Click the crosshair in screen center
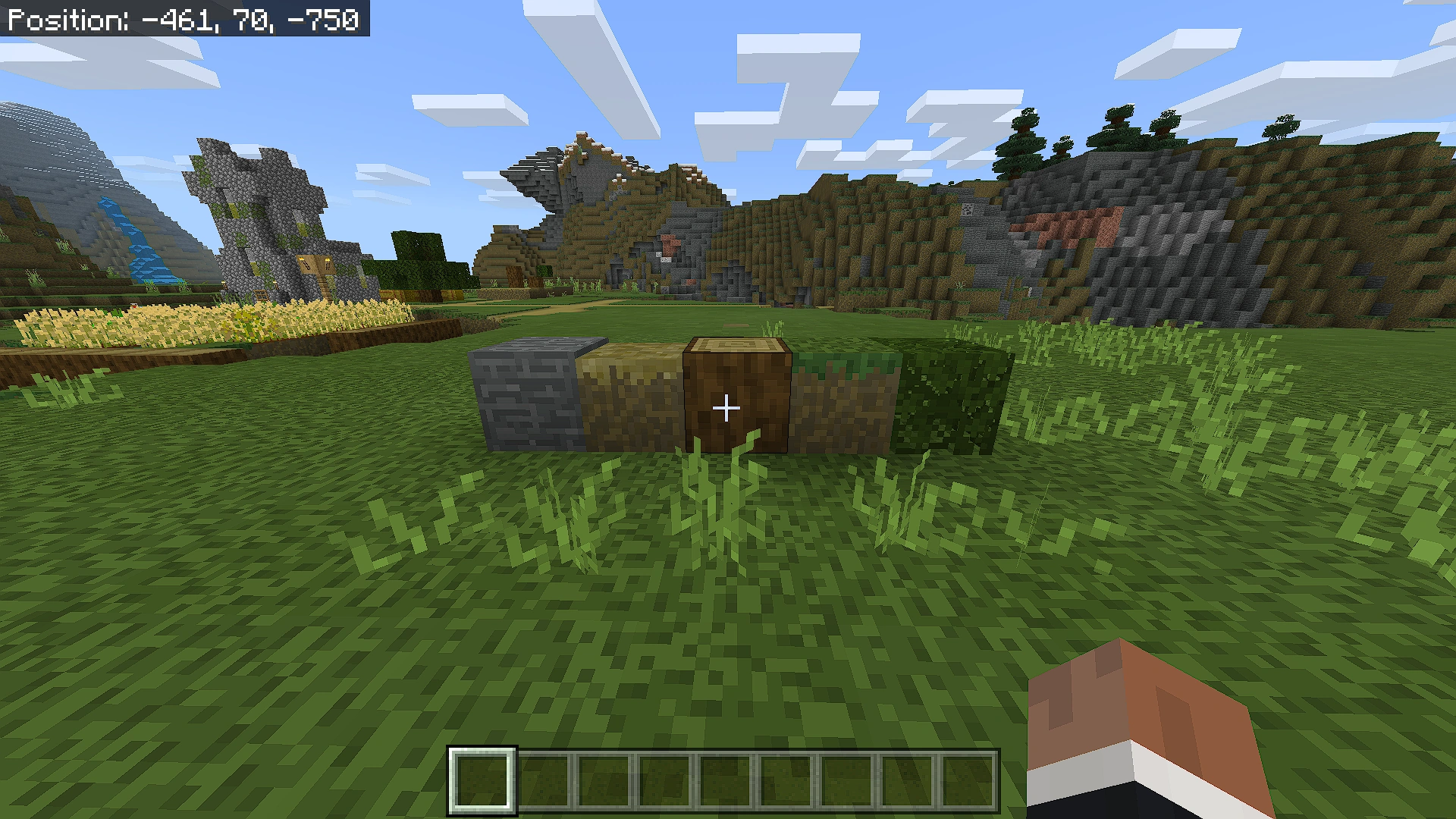 coord(726,408)
